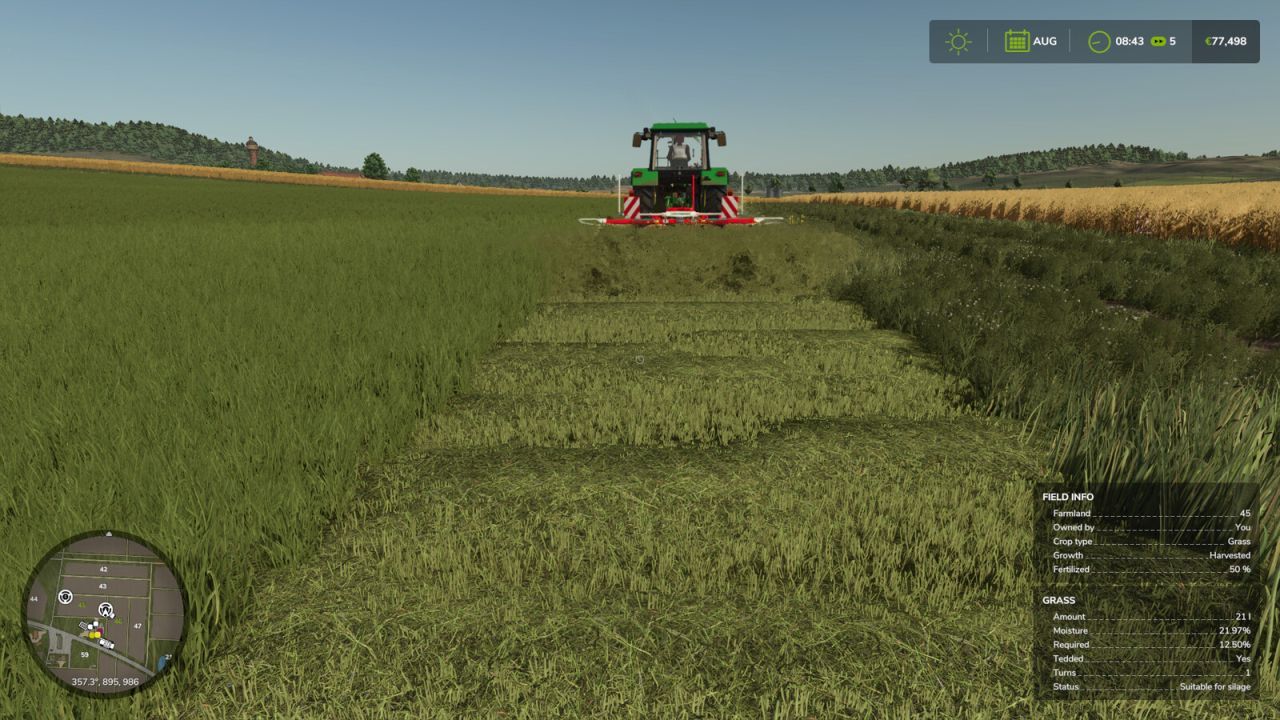Viewport: 1280px width, 720px height.
Task: Select the white vehicle icon on the minimap
Action: (x=107, y=643)
